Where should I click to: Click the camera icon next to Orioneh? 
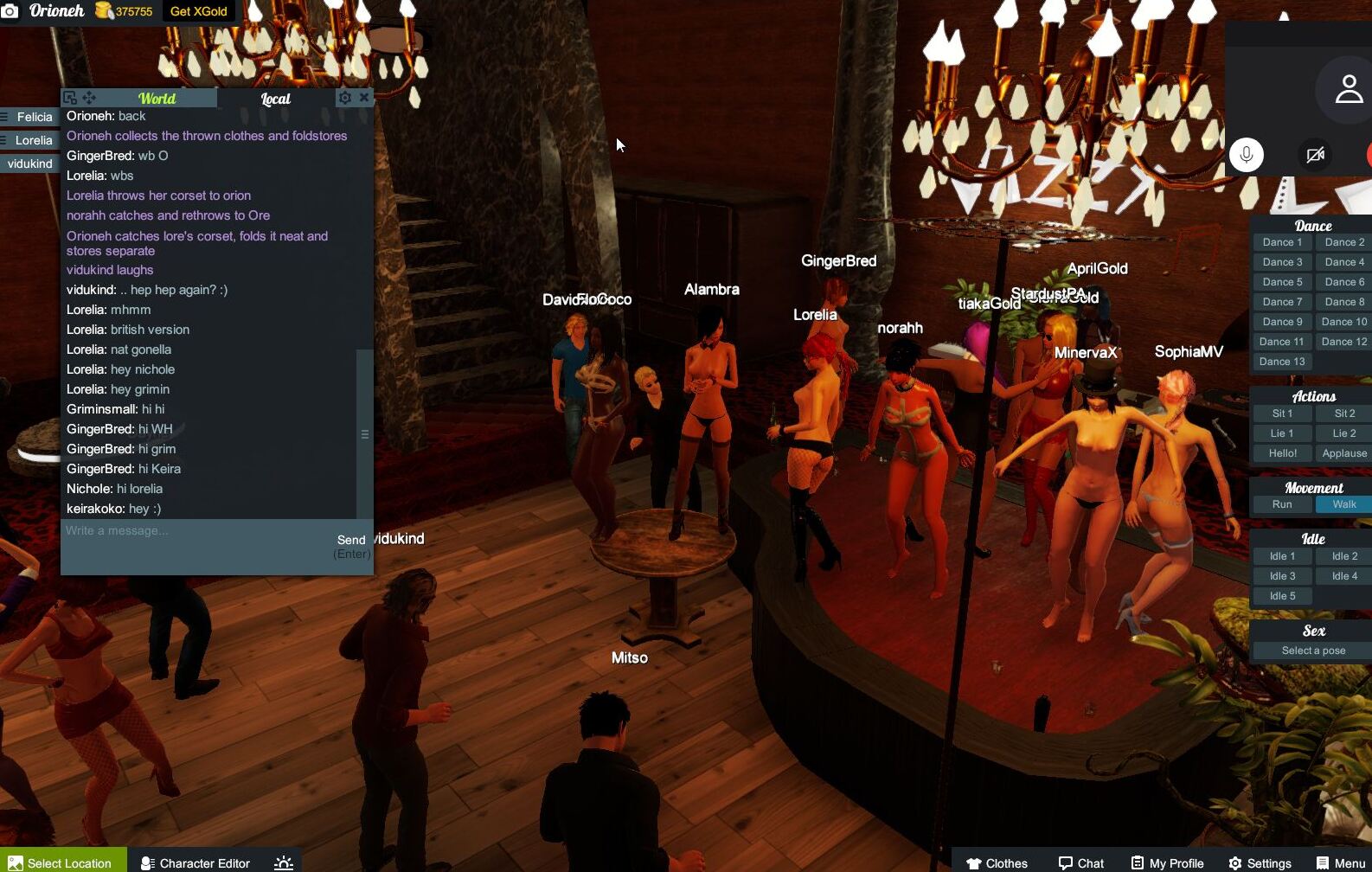click(x=12, y=11)
